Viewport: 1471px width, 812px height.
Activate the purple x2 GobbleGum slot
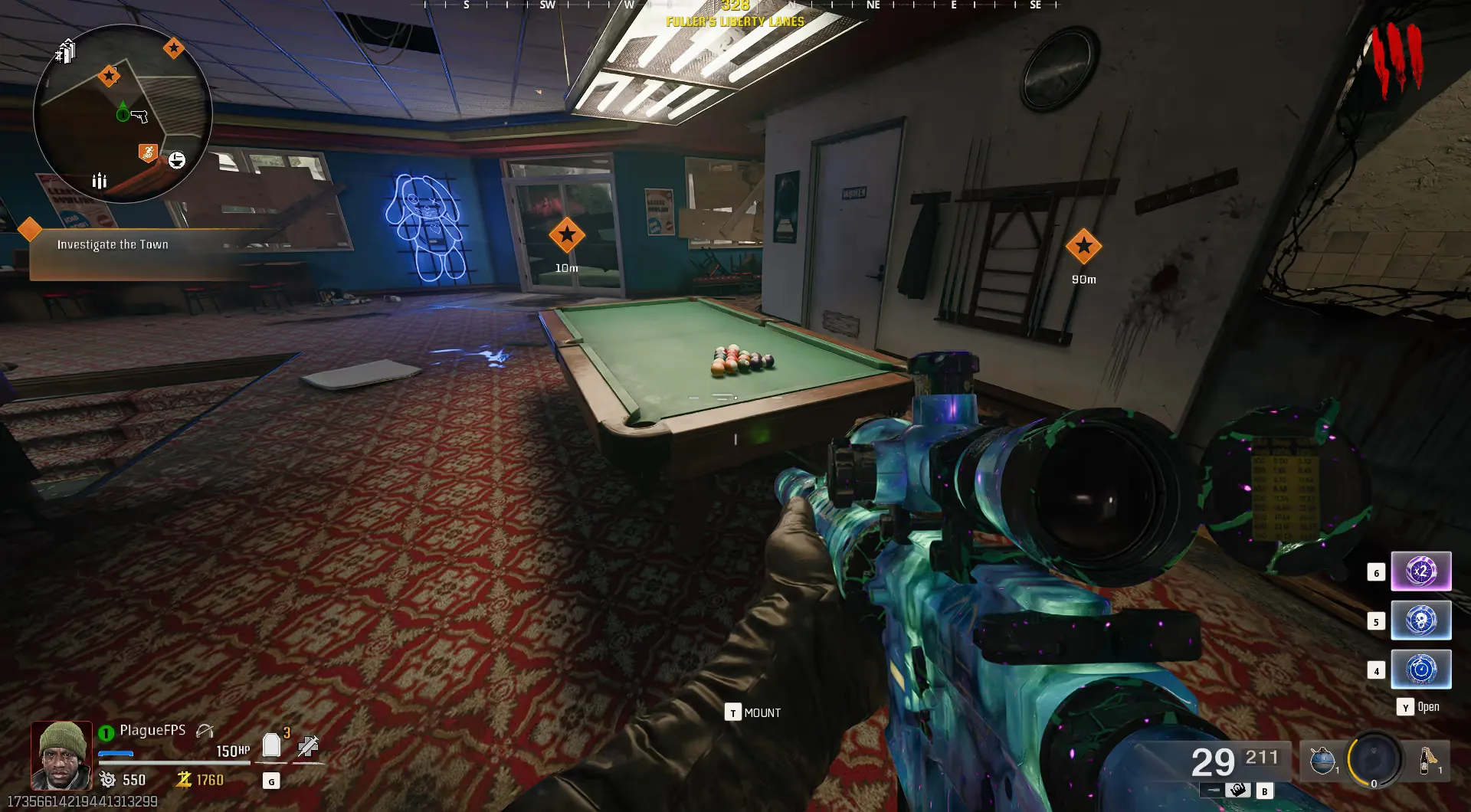pos(1420,571)
